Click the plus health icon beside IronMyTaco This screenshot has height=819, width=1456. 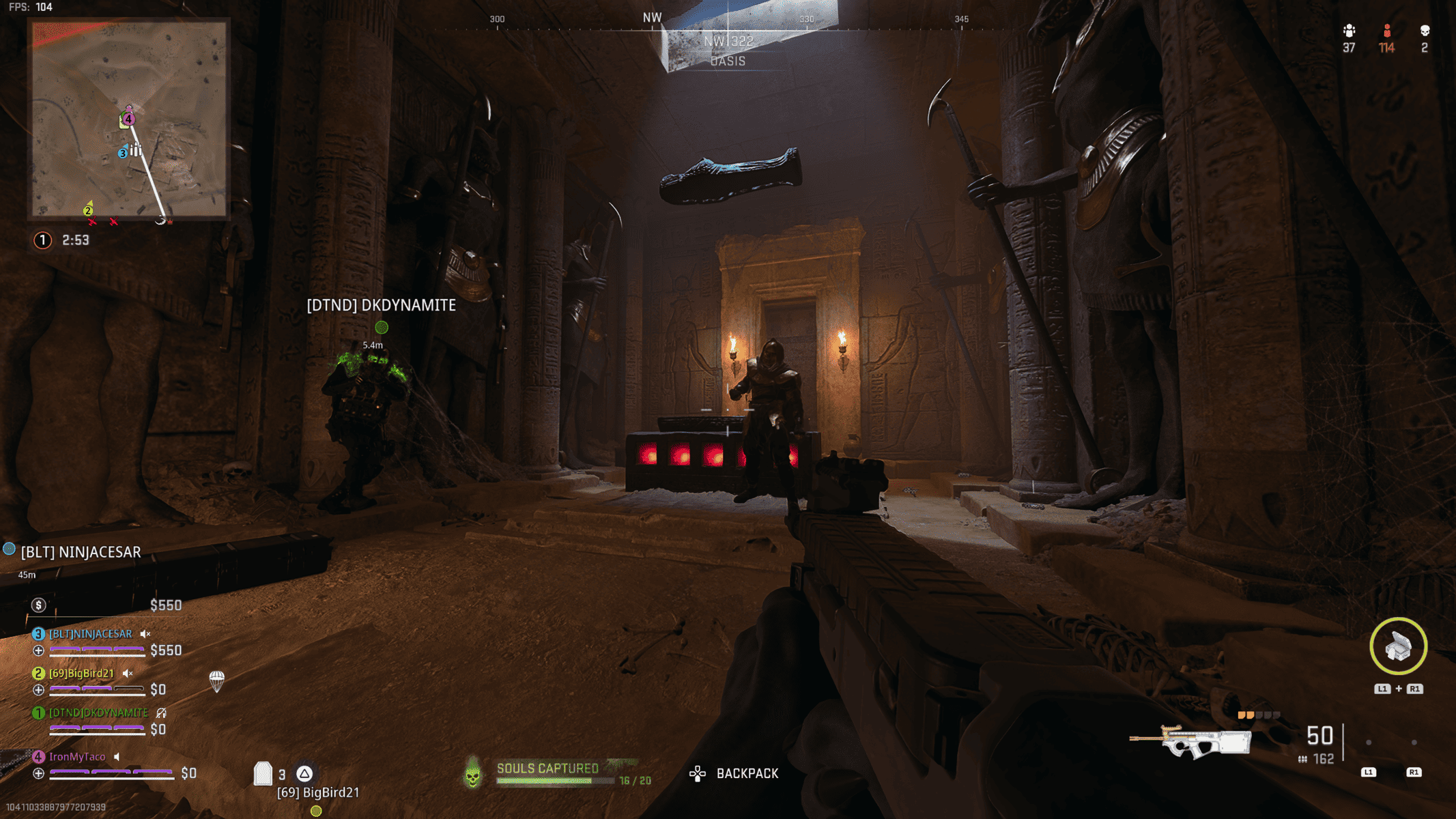pyautogui.click(x=38, y=773)
